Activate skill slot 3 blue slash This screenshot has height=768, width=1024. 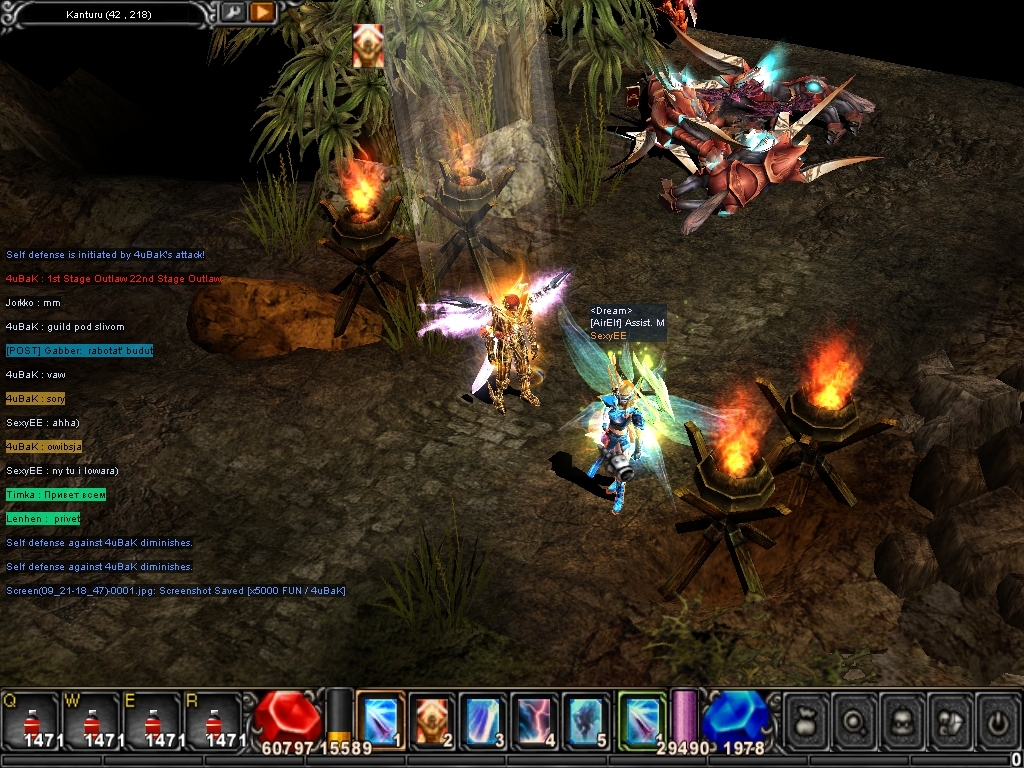pyautogui.click(x=484, y=718)
